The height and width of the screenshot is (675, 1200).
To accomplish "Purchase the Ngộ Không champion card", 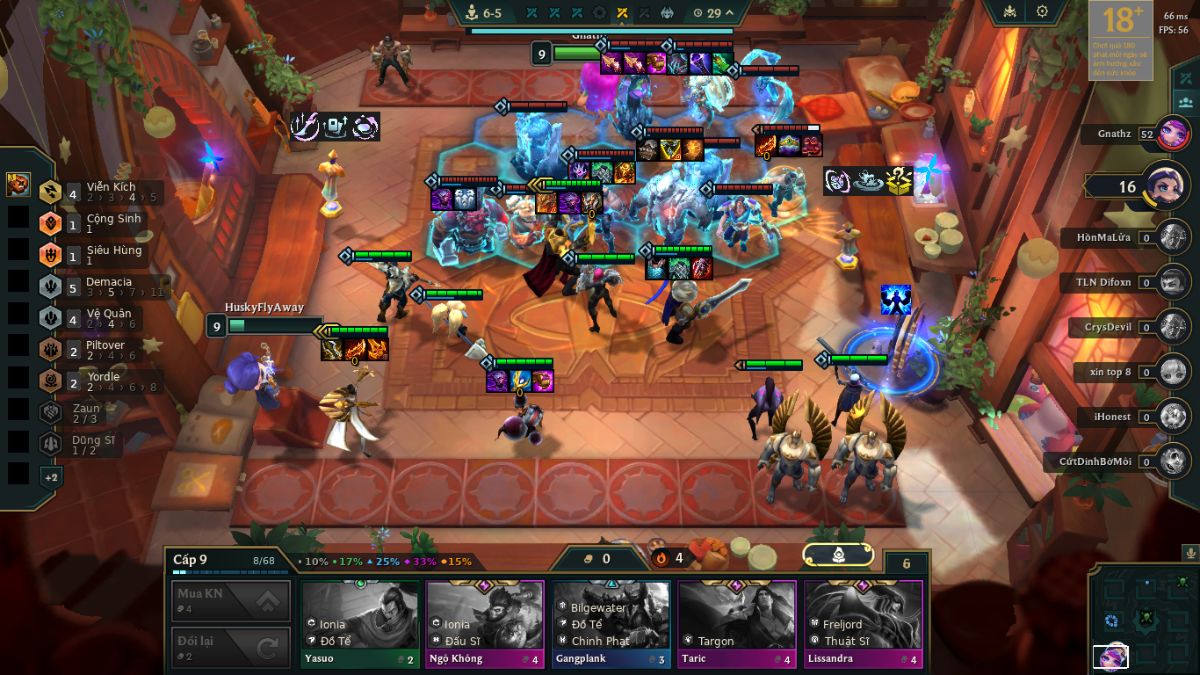I will tap(485, 622).
